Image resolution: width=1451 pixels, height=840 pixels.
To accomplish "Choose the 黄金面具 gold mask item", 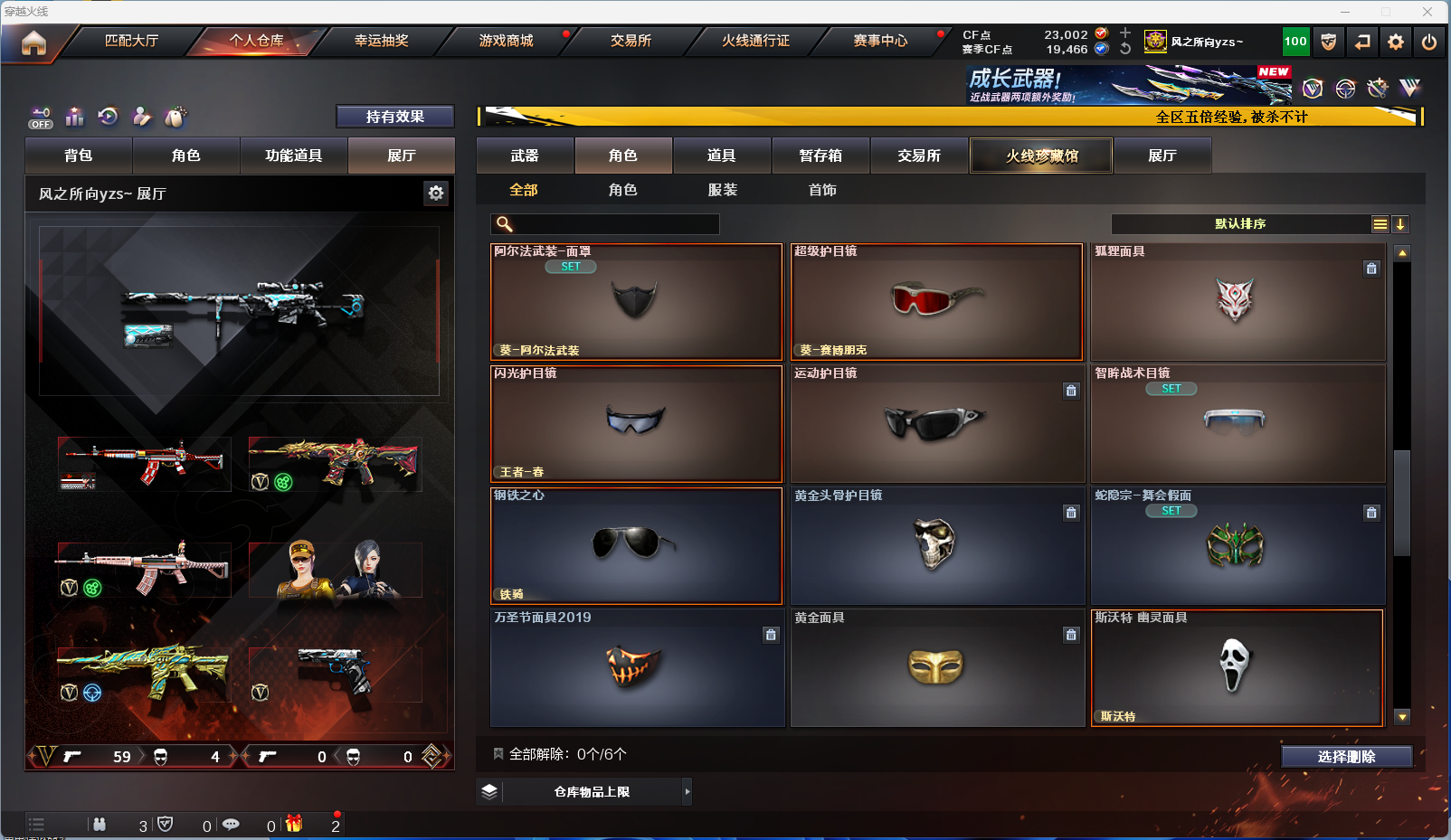I will tap(936, 667).
